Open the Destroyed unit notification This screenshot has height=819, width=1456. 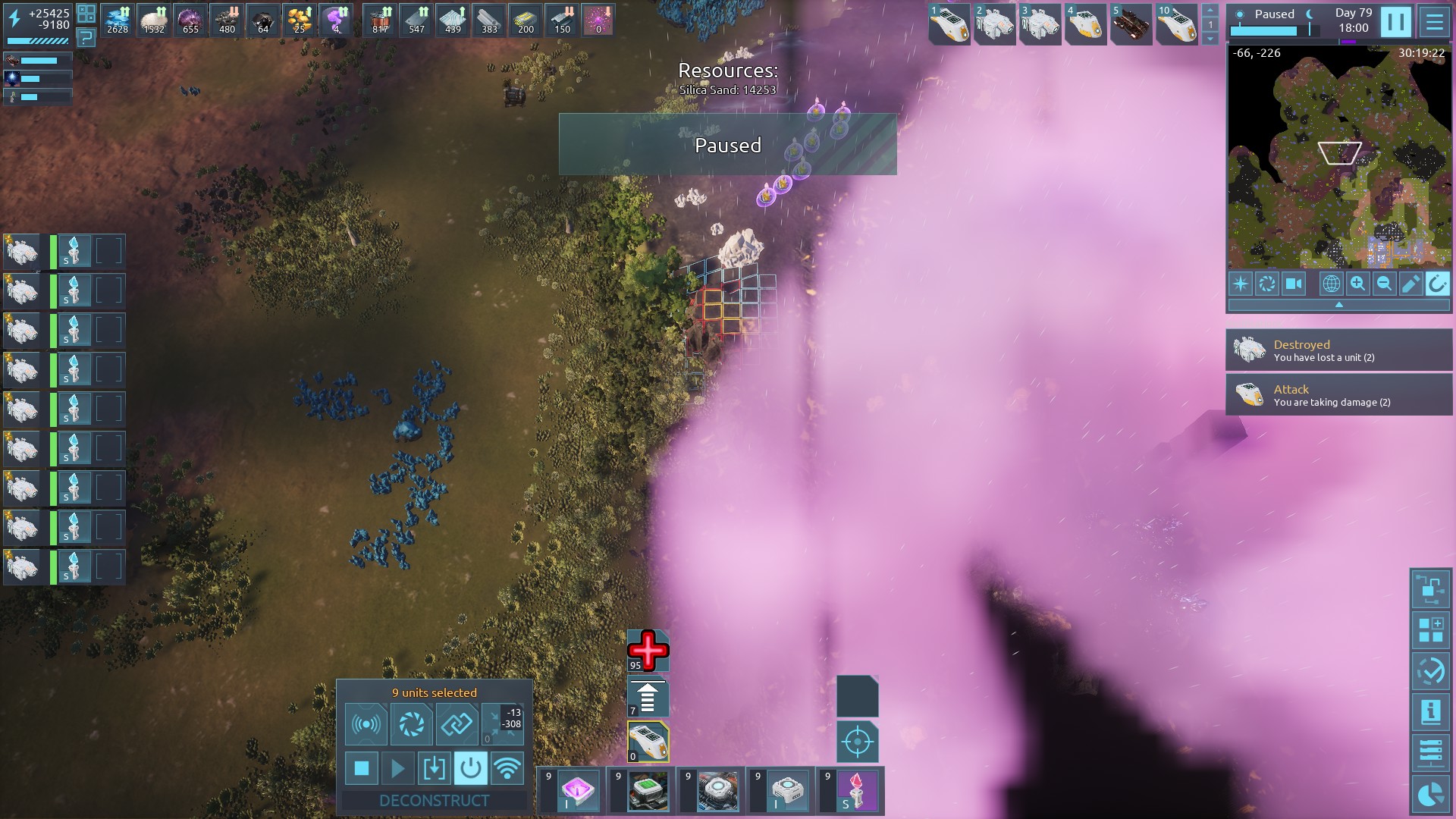[x=1338, y=350]
